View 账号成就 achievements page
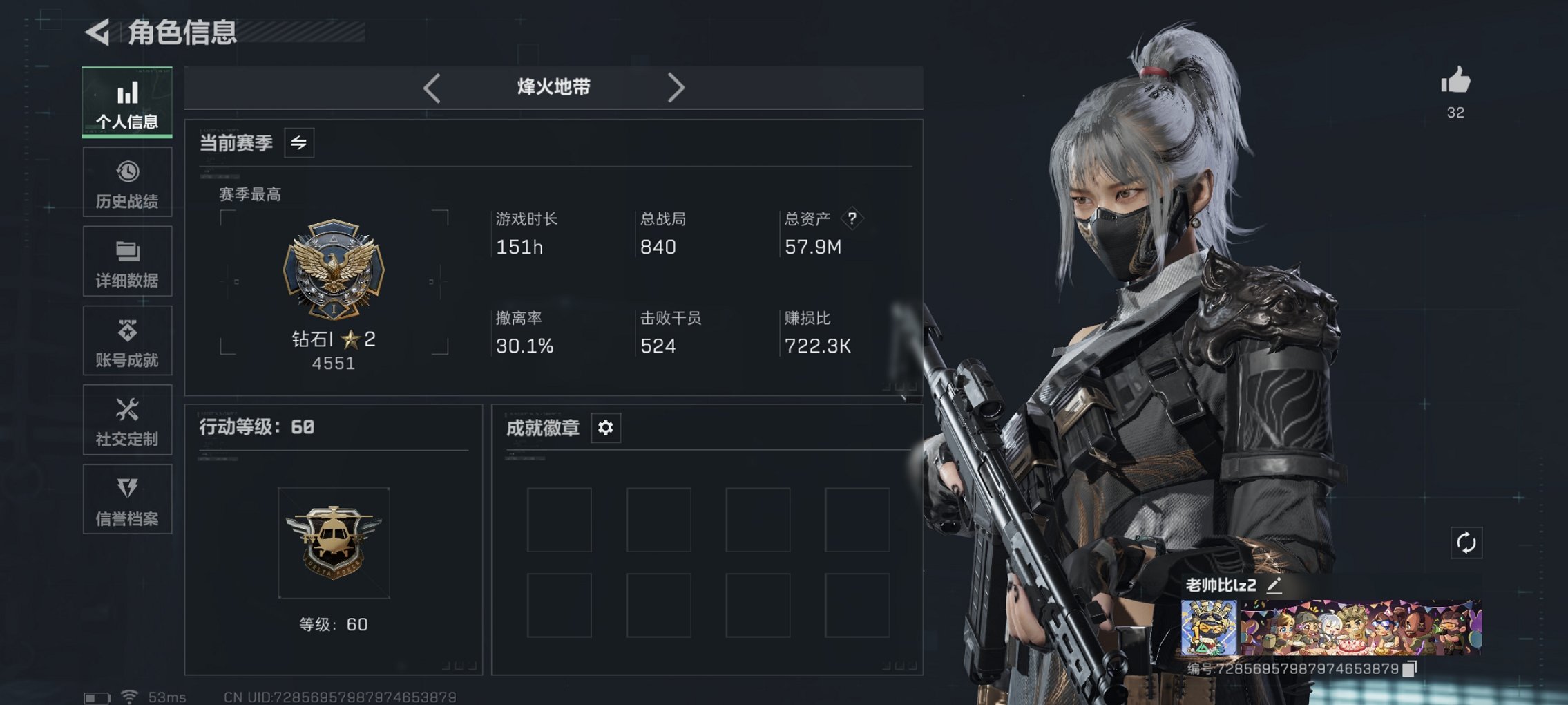 [126, 340]
